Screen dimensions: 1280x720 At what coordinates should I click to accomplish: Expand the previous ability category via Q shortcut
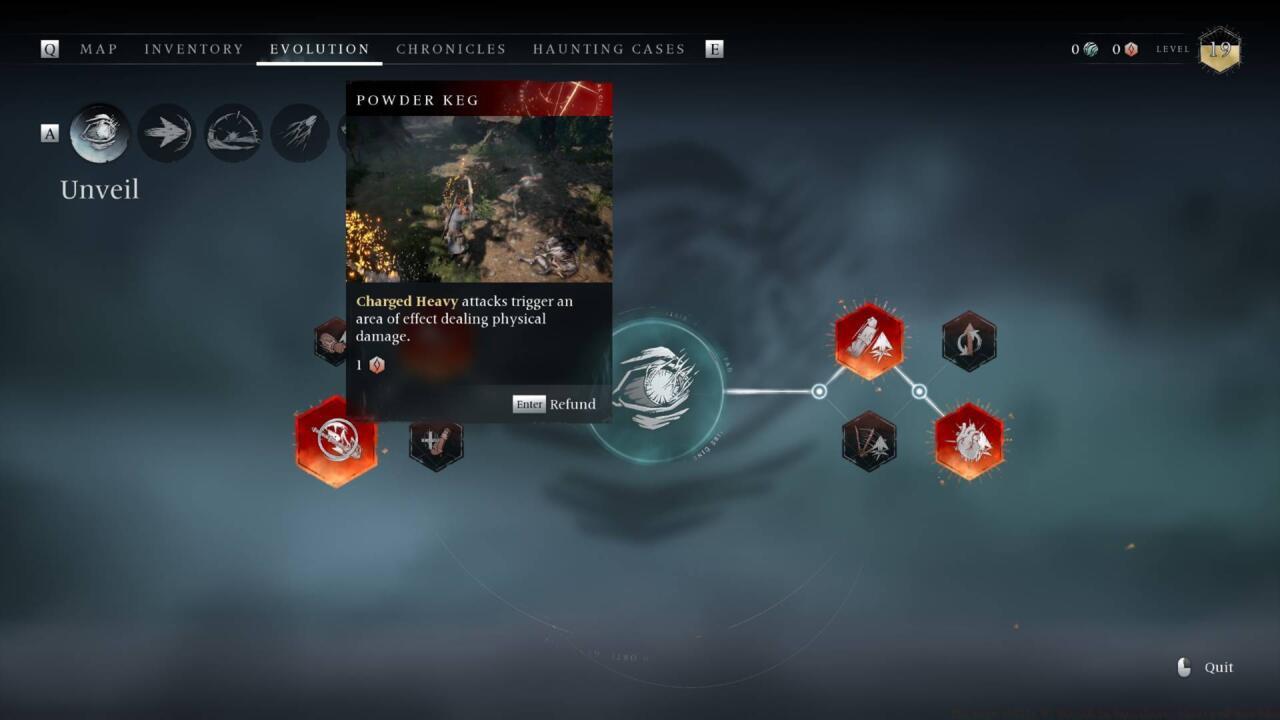point(49,48)
